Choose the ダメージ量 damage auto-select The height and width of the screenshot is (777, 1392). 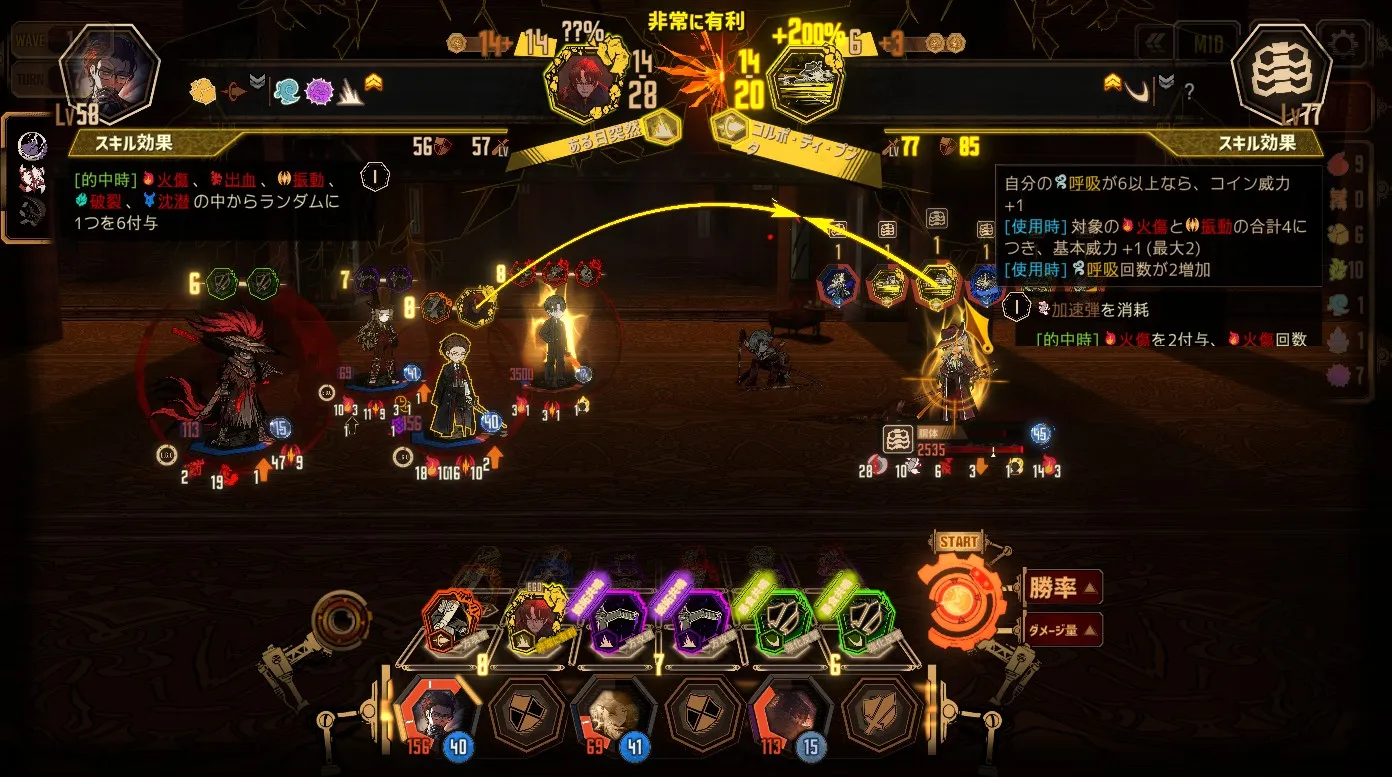[1063, 630]
